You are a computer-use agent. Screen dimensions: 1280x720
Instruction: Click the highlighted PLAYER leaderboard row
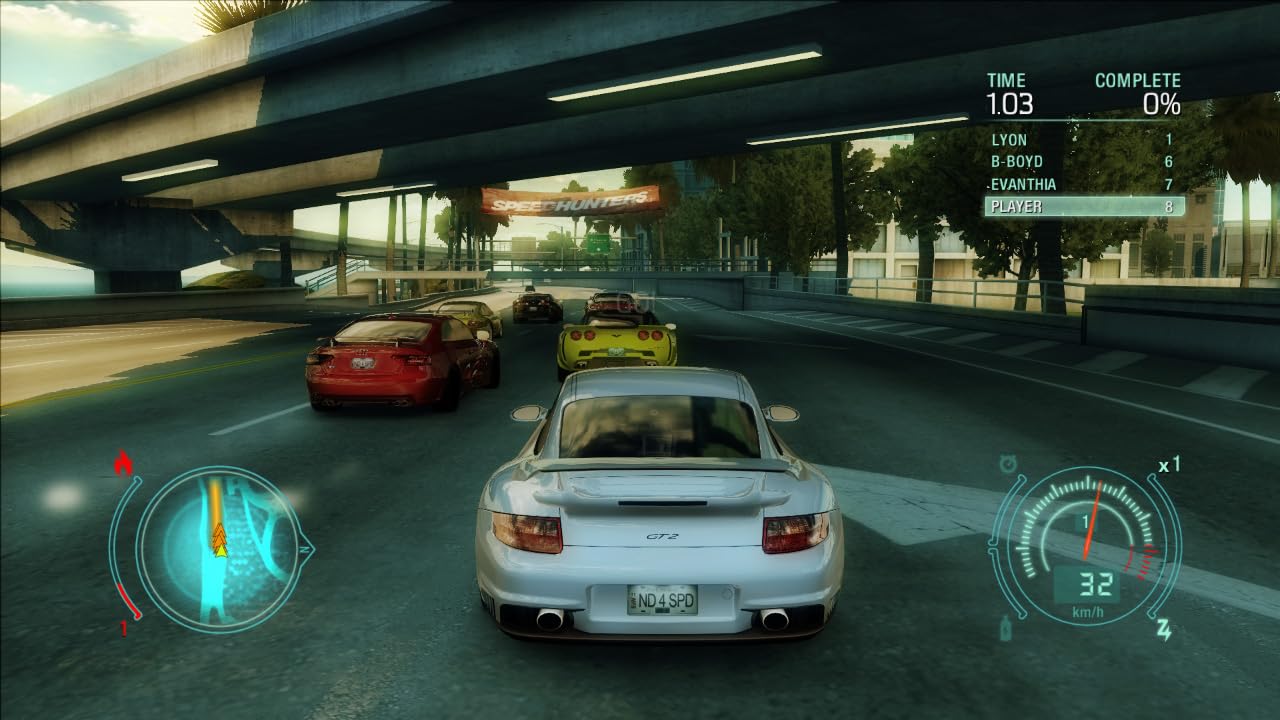[1084, 206]
